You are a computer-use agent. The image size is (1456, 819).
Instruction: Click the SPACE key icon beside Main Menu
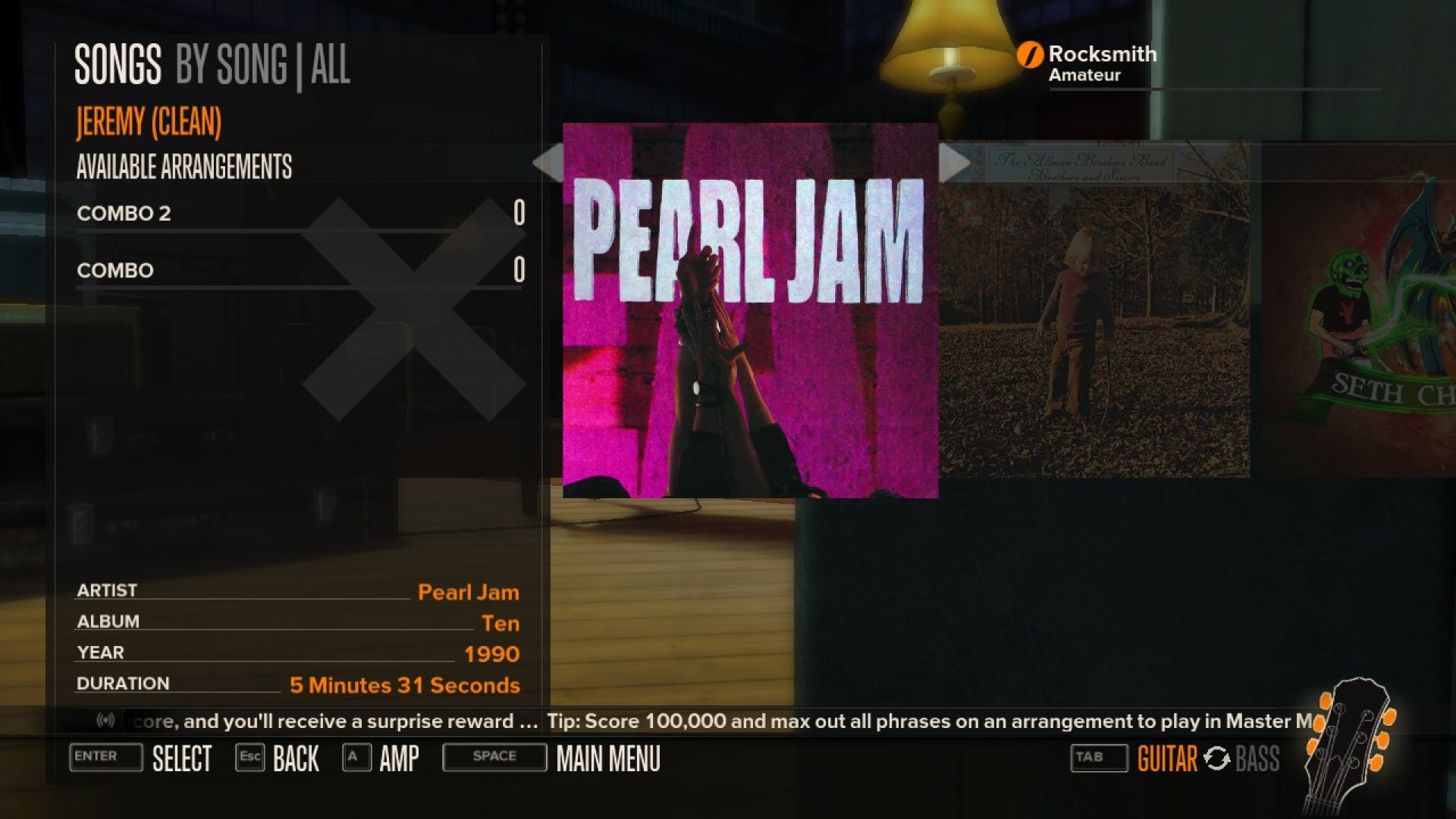(494, 757)
